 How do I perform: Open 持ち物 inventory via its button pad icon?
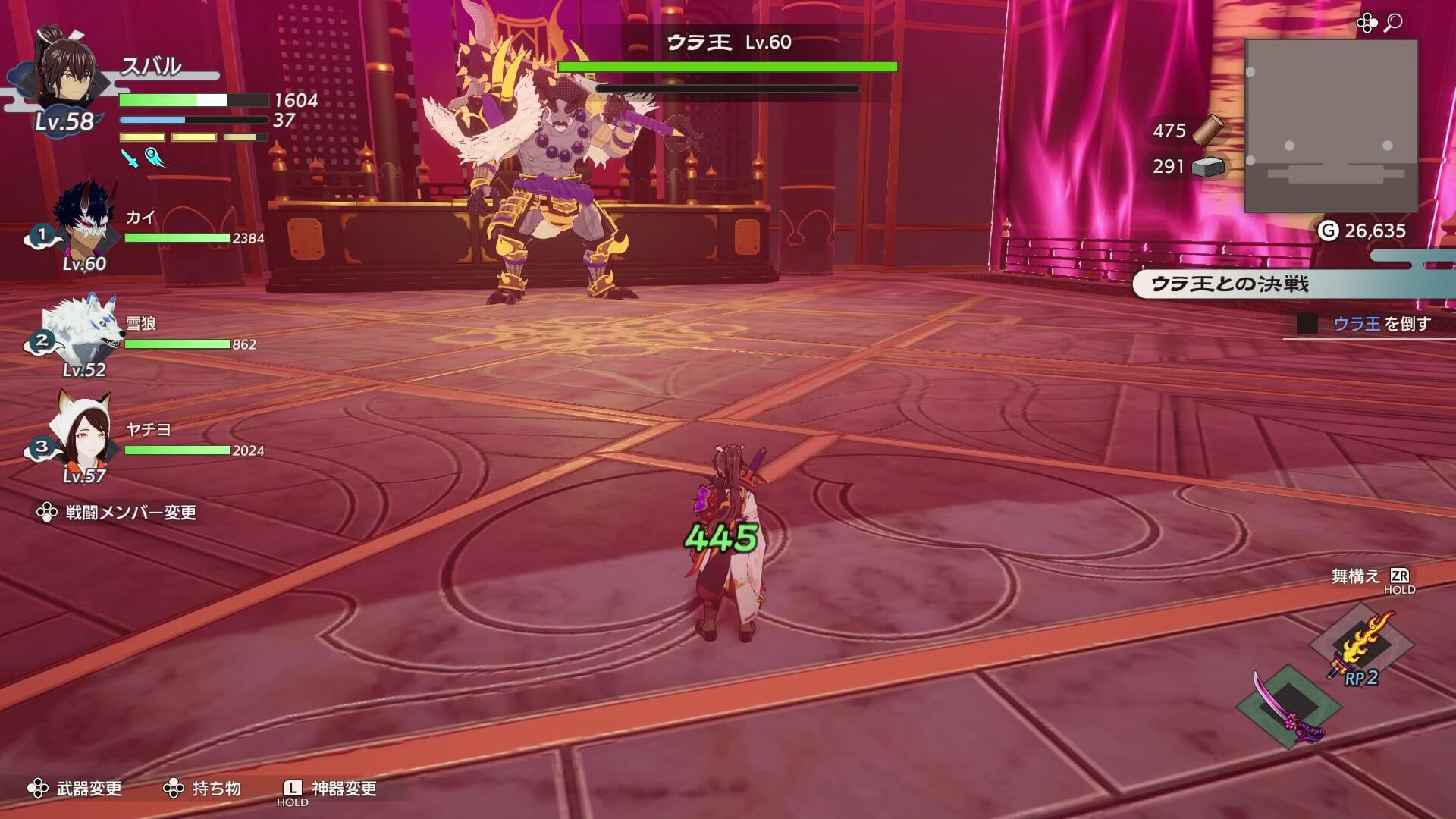(x=175, y=789)
